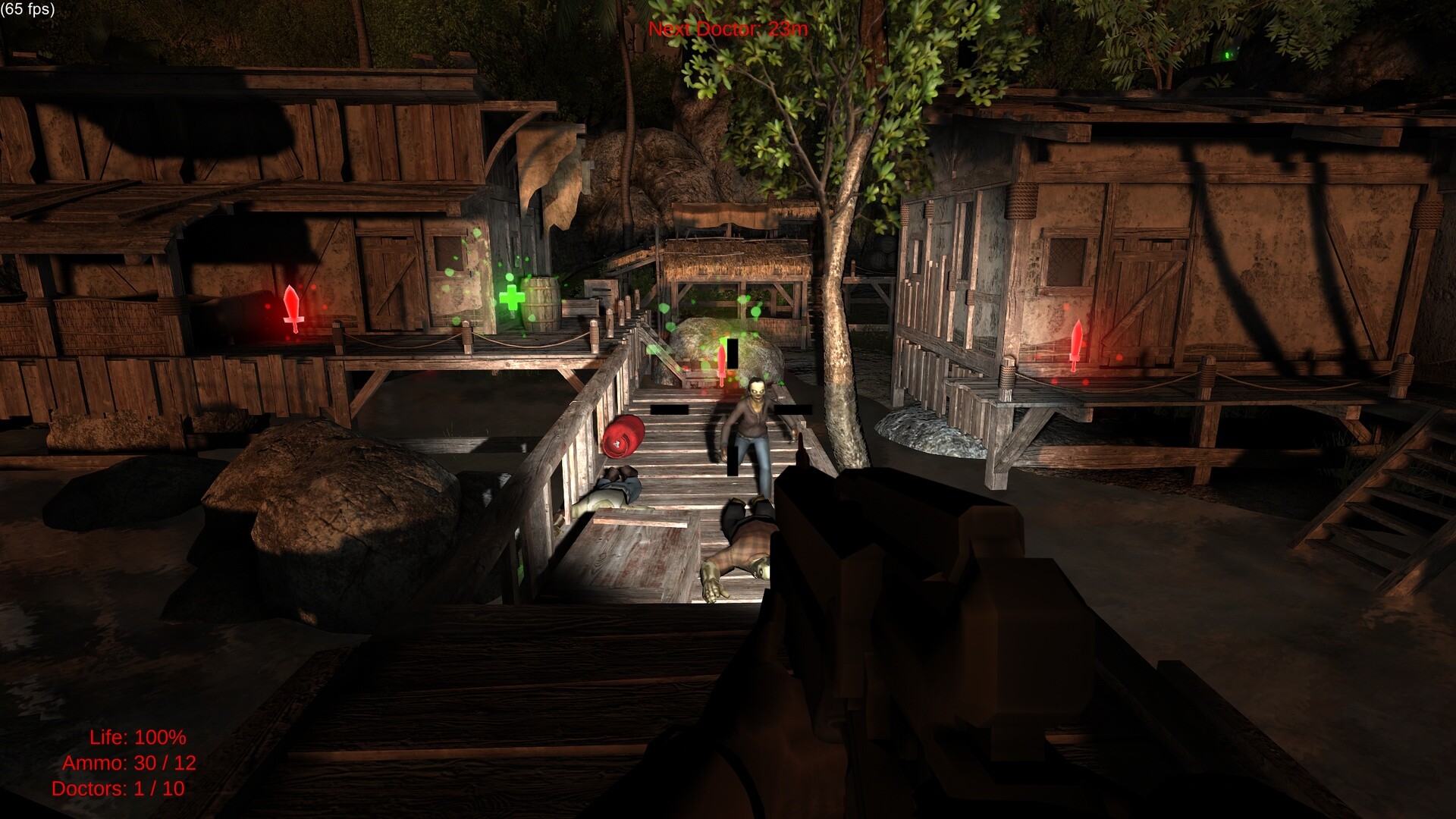Toggle the Life: 100% indicator
The image size is (1456, 819).
click(138, 736)
